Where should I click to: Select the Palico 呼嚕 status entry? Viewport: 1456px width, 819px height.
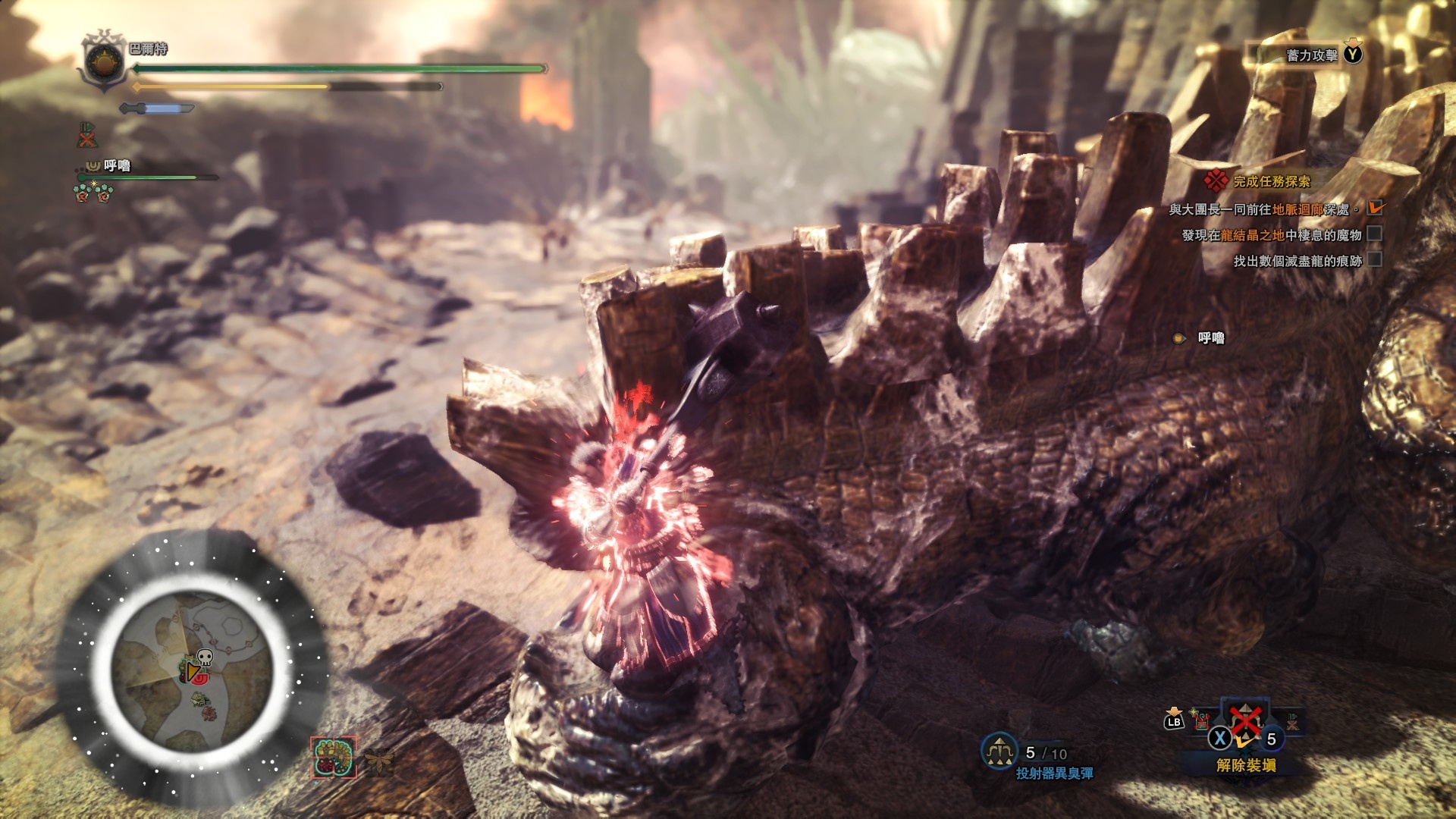click(x=117, y=166)
